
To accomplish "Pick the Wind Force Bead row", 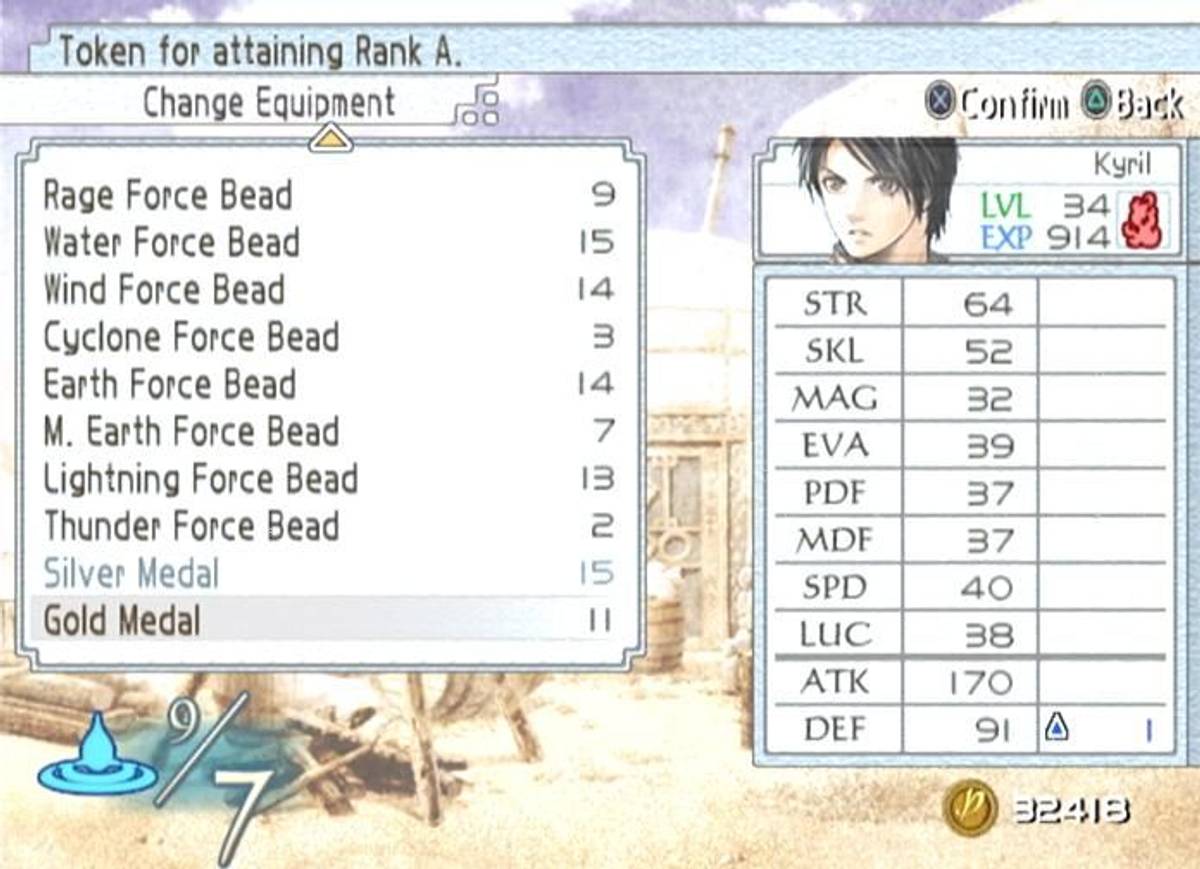I will coord(164,290).
